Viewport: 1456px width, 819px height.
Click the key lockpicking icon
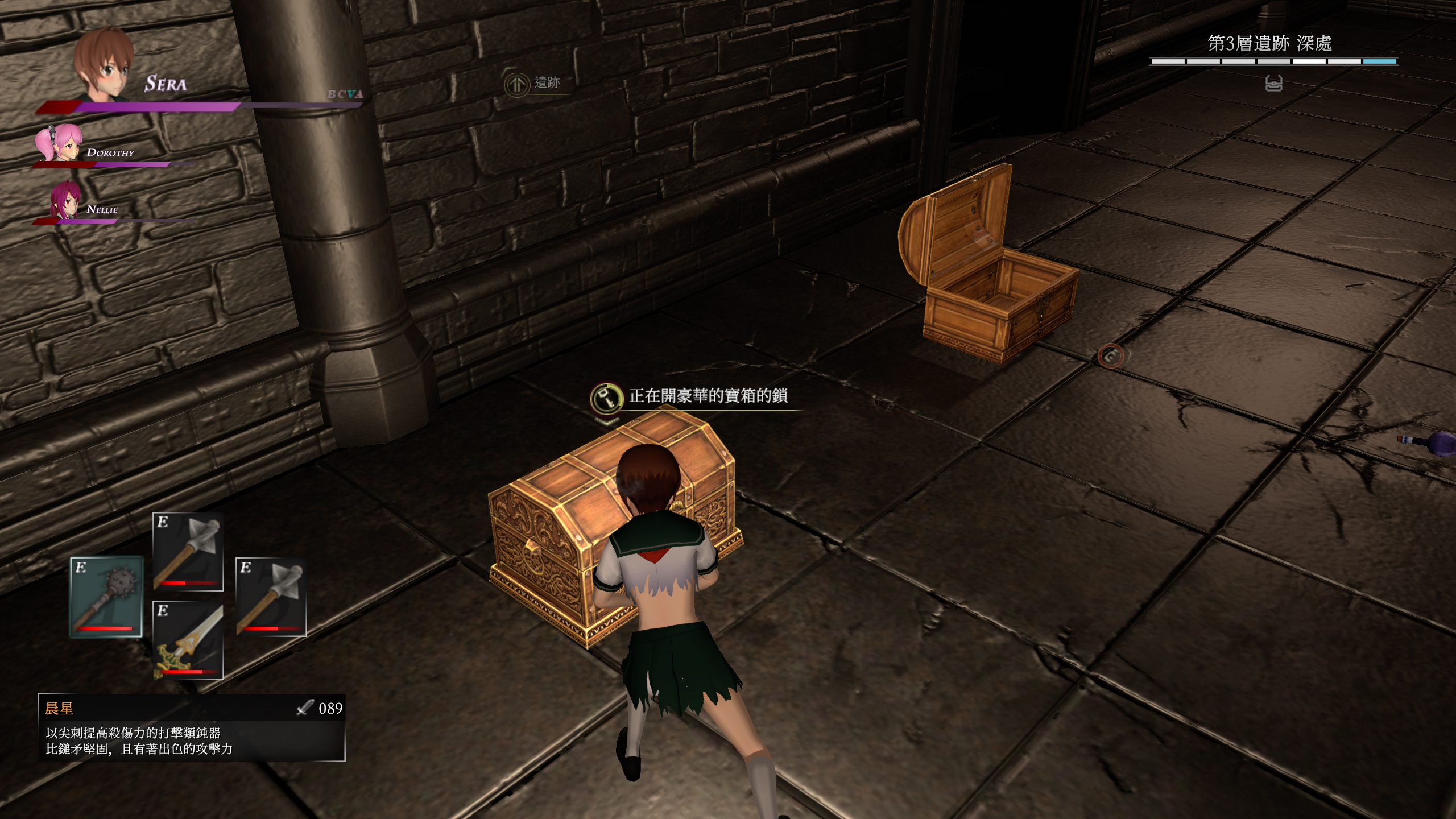606,397
